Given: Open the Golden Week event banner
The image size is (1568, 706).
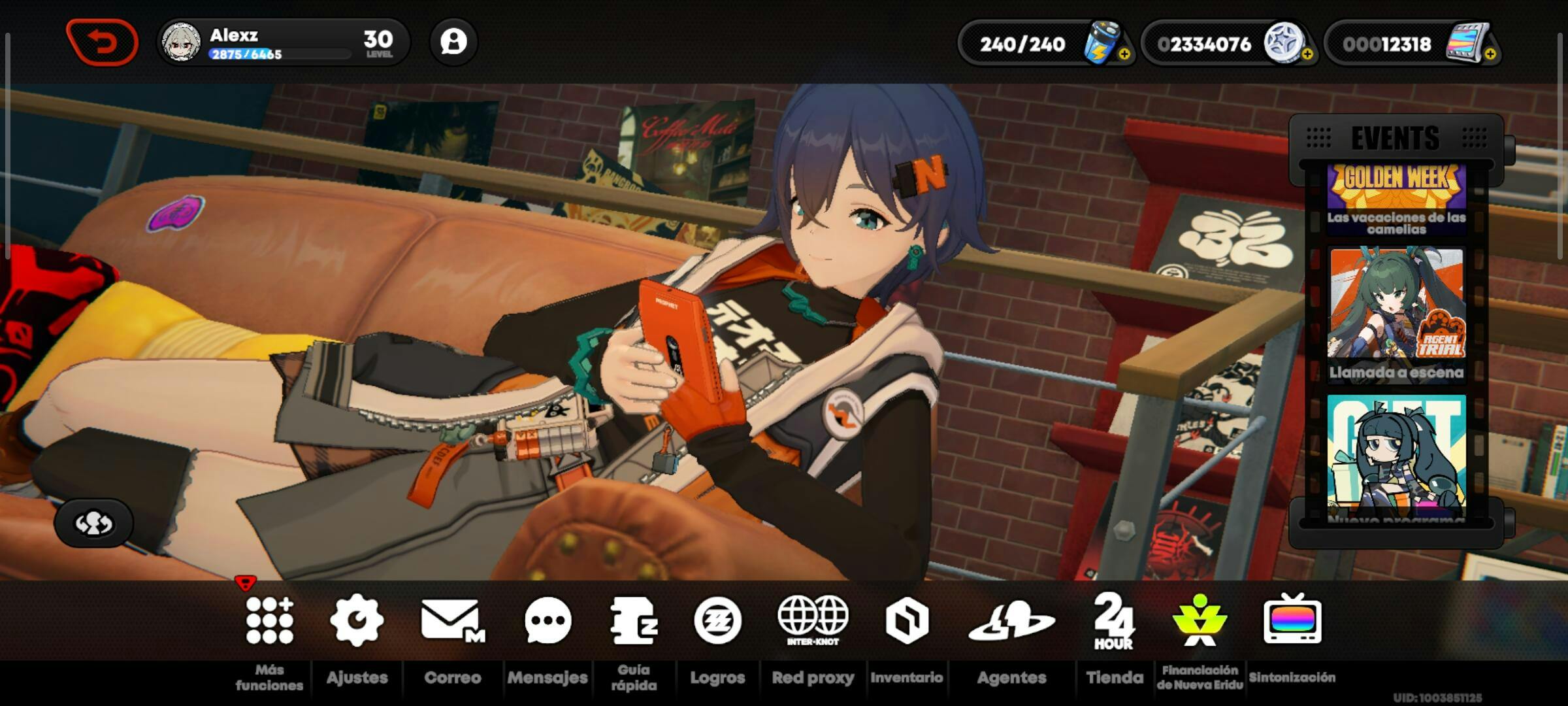Looking at the screenshot, I should [1397, 199].
